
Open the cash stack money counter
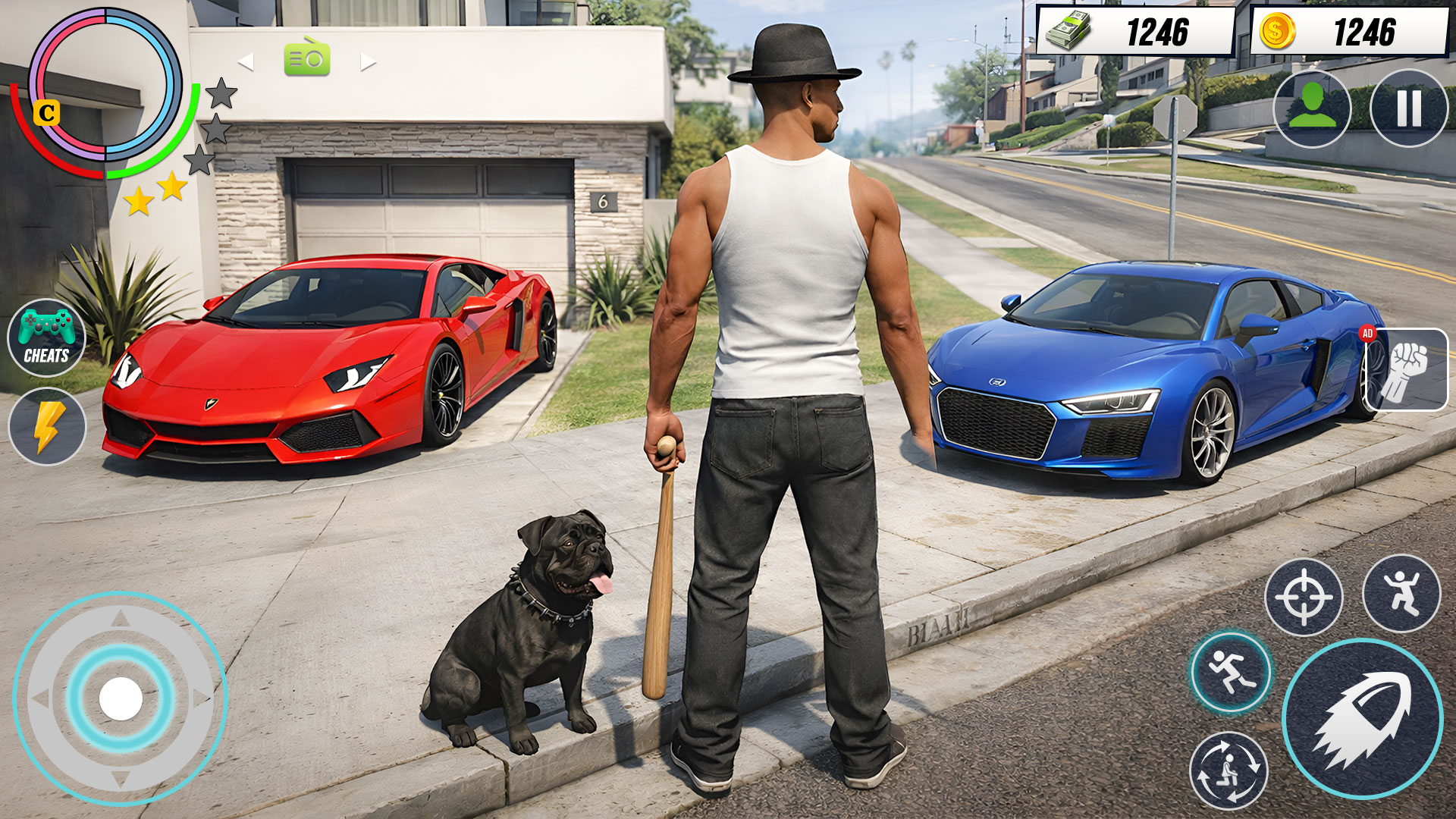pyautogui.click(x=1135, y=32)
